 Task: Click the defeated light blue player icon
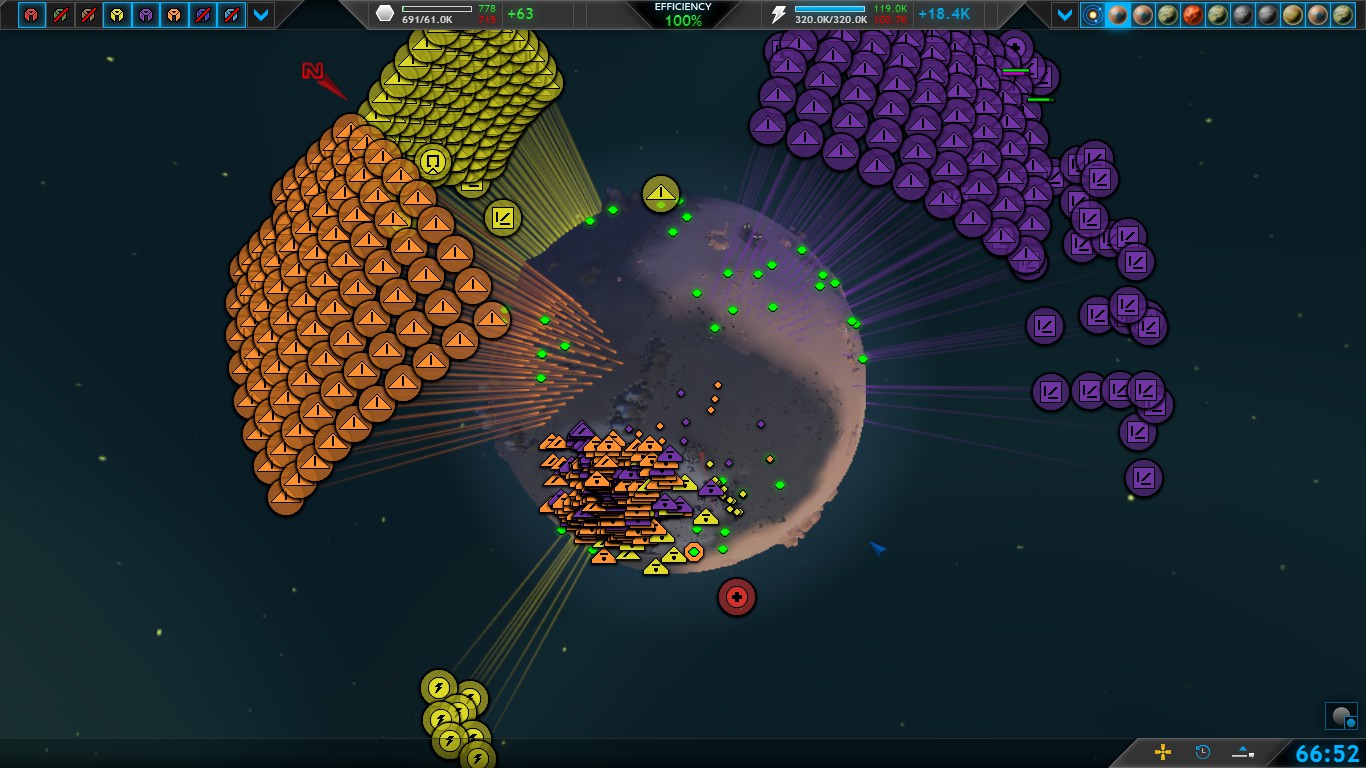pos(232,15)
